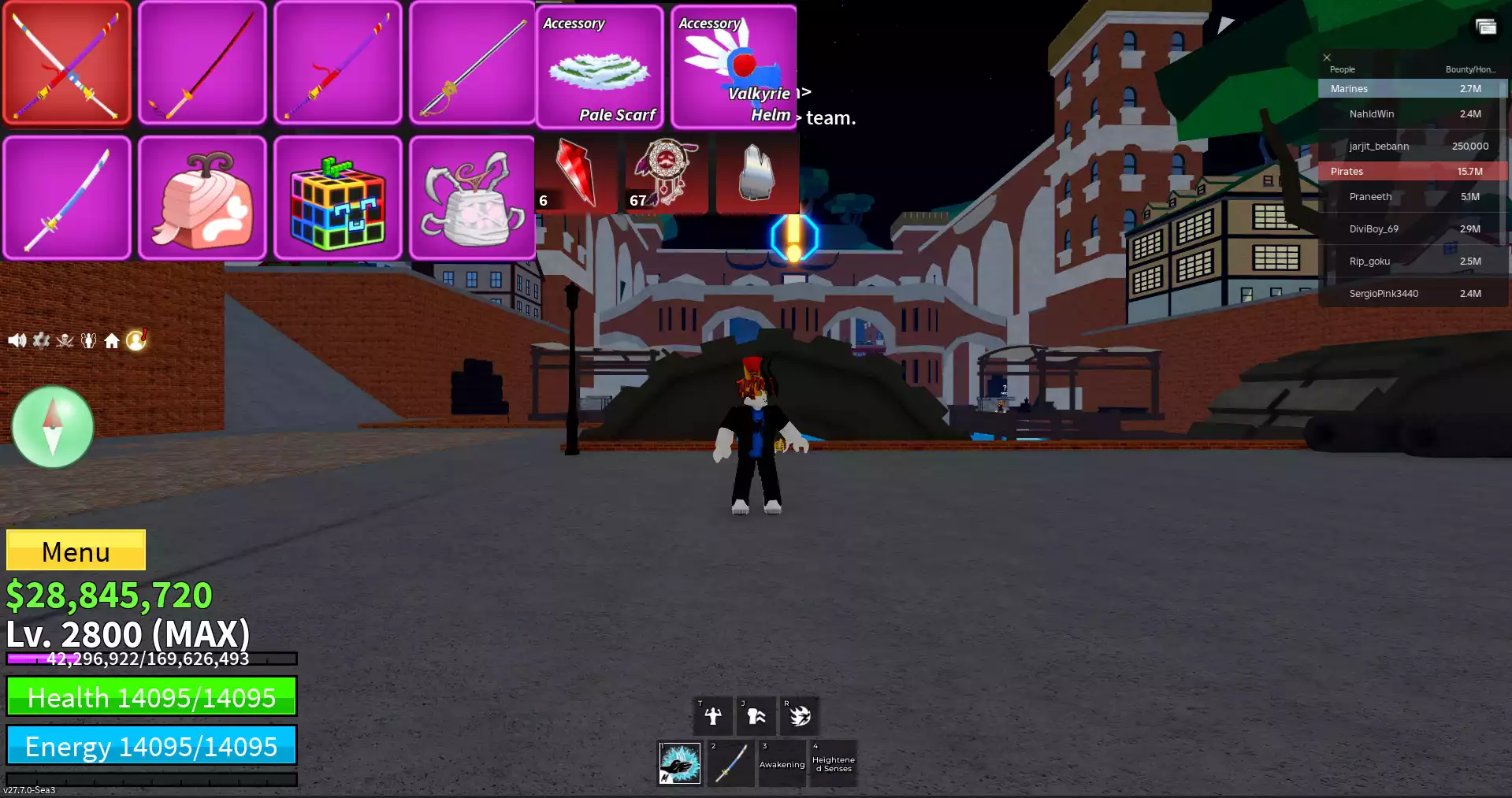
Task: Choose the Pale Scarf accessory
Action: (600, 68)
